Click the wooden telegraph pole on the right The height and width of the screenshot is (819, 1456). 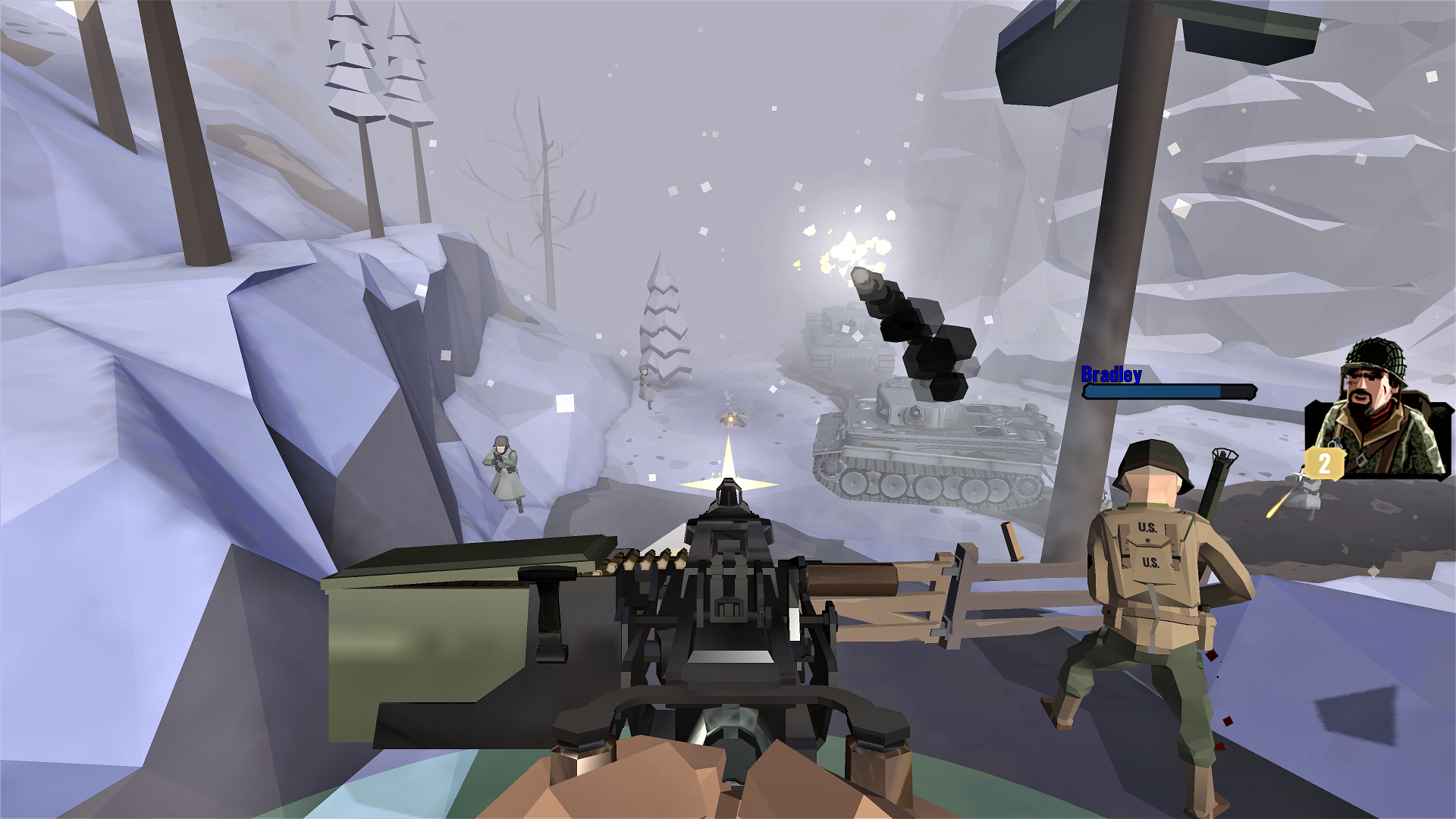tap(1103, 265)
